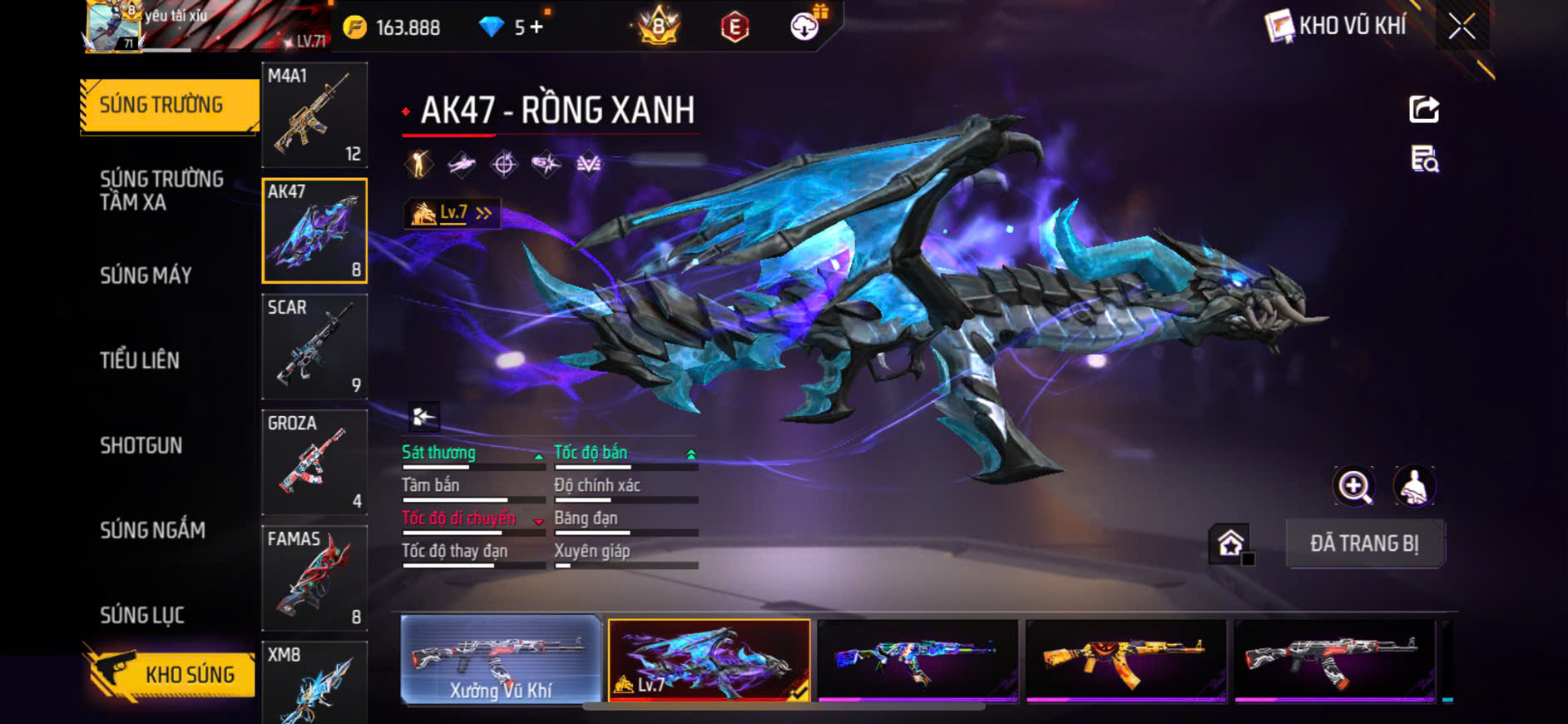This screenshot has width=1568, height=724.
Task: Share the AK47 Rồng Xanh skin
Action: [x=1424, y=109]
